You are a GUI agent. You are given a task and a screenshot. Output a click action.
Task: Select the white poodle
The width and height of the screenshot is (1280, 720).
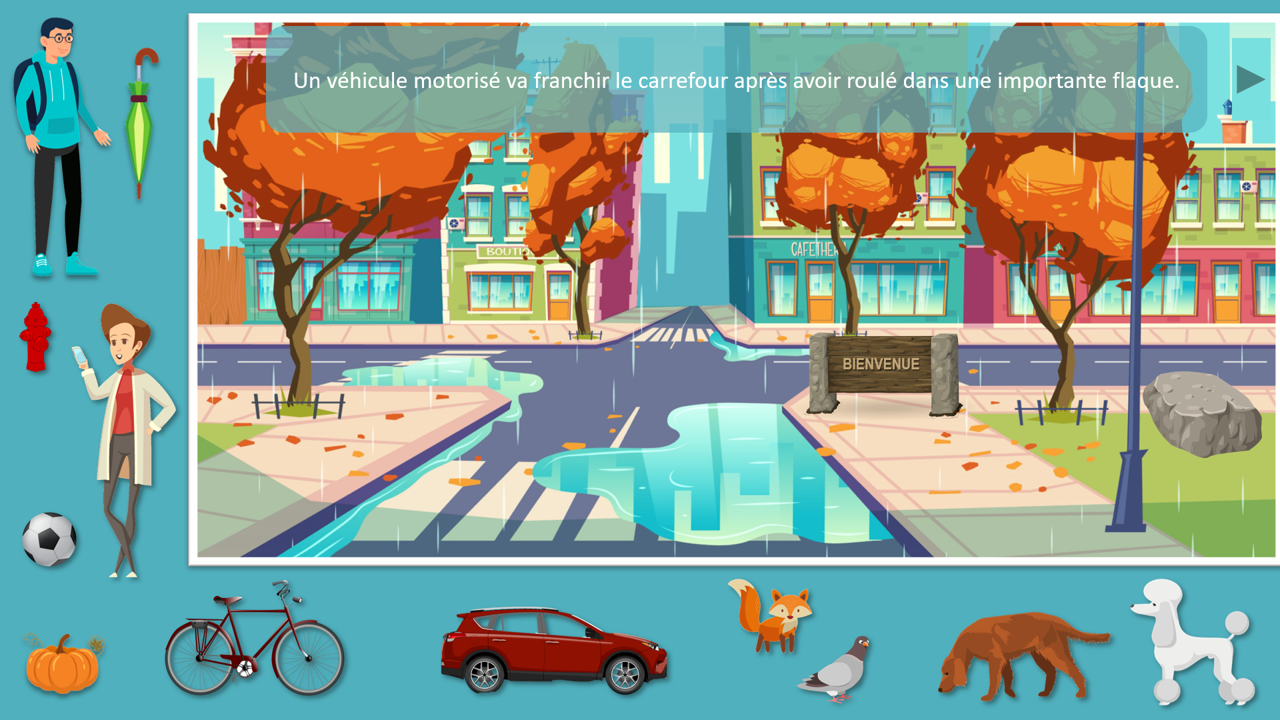point(1189,640)
